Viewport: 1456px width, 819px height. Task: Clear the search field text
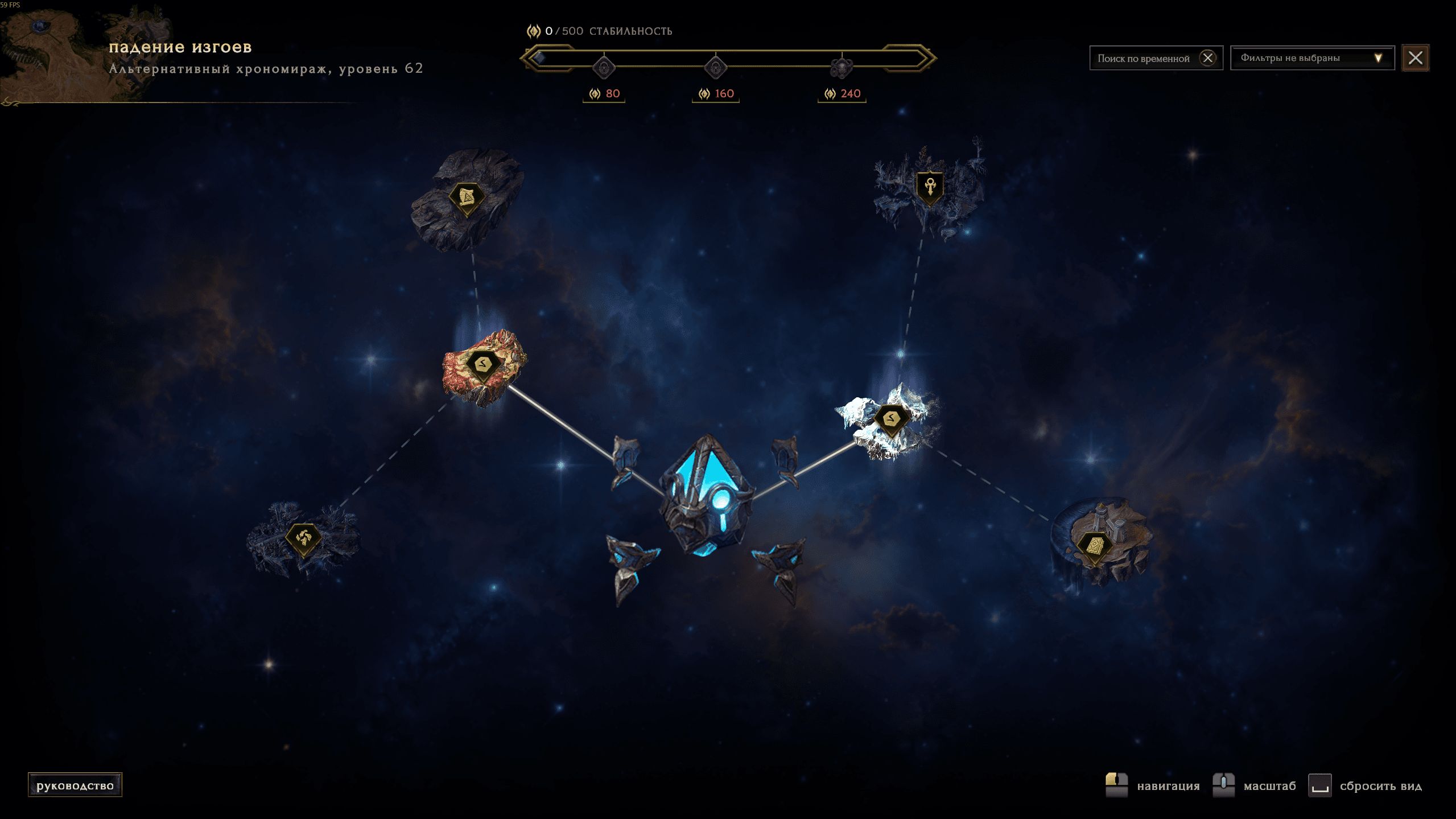[1207, 58]
